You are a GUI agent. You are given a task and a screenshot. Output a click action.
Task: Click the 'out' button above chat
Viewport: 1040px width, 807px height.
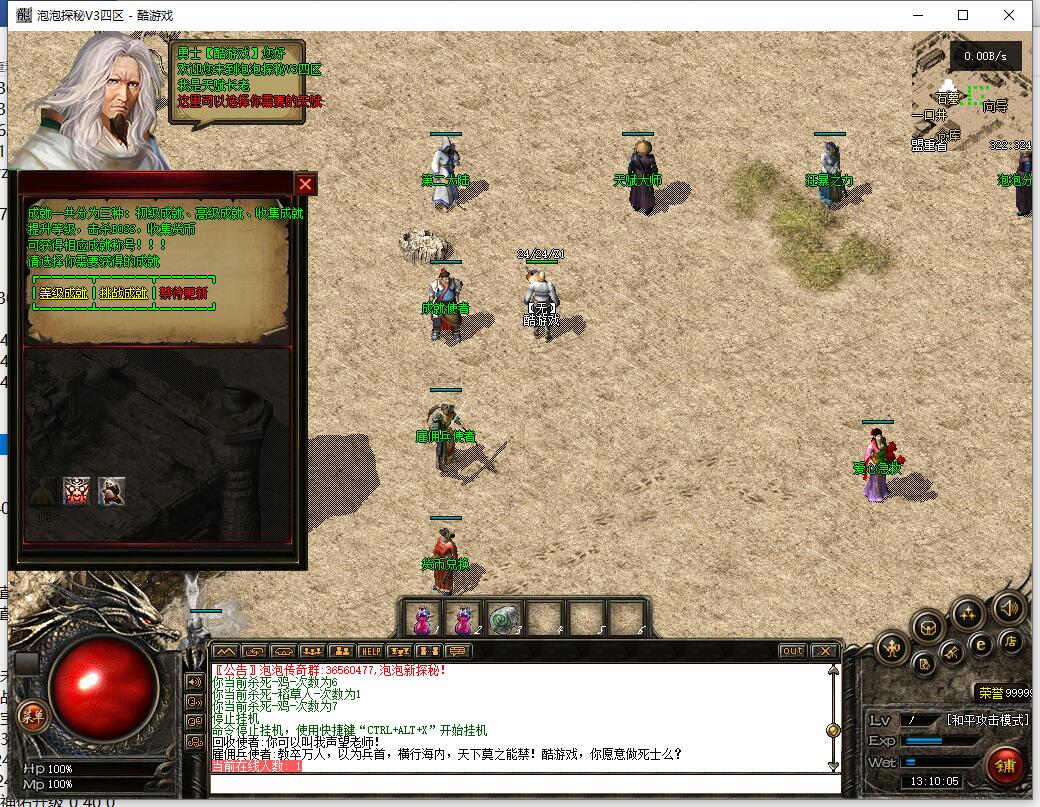tap(792, 651)
